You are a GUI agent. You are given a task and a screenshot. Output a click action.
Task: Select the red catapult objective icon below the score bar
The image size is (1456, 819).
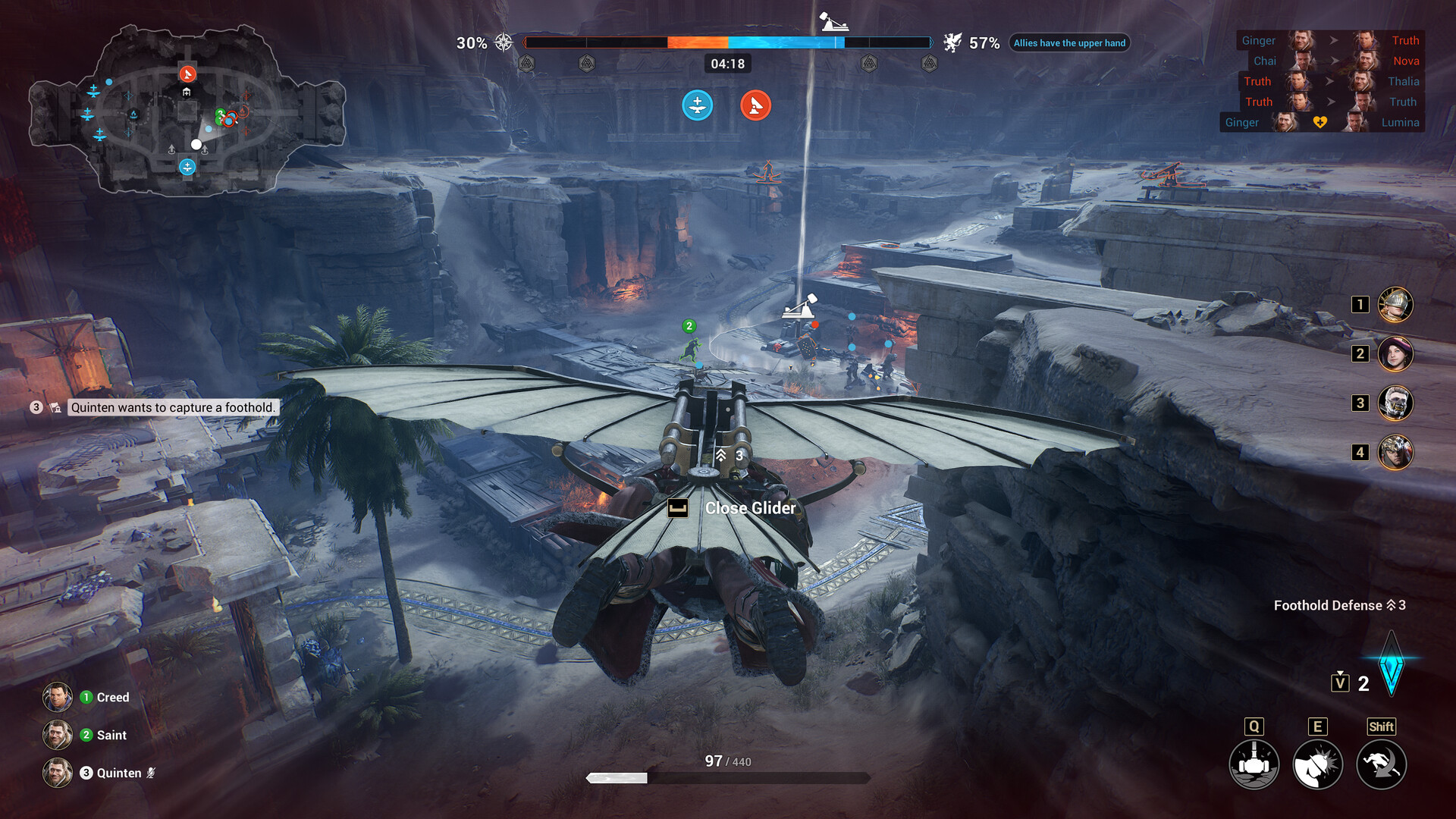click(x=755, y=105)
